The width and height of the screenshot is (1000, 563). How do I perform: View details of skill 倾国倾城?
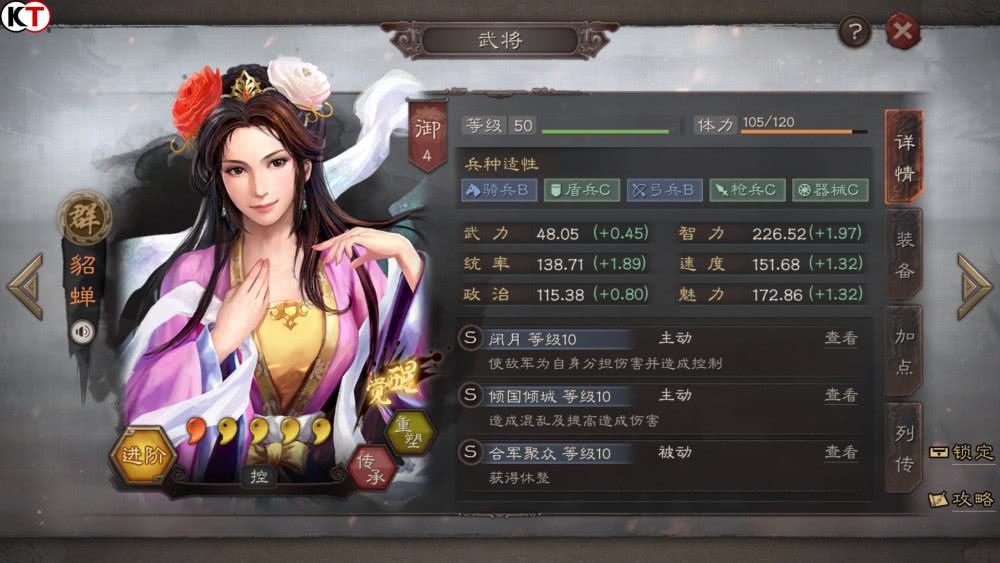pyautogui.click(x=840, y=396)
